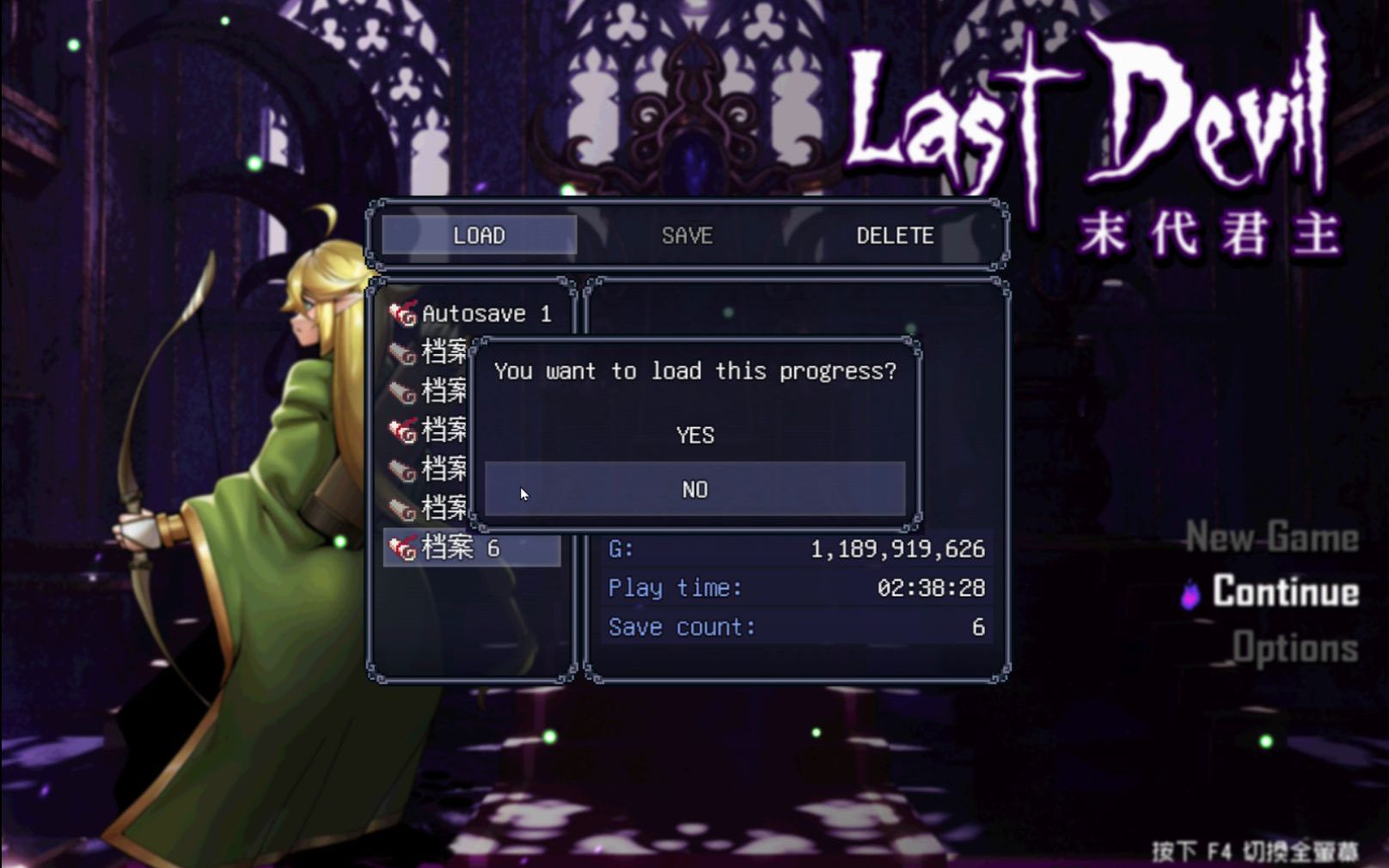
Task: Switch to the DELETE tab
Action: point(896,235)
